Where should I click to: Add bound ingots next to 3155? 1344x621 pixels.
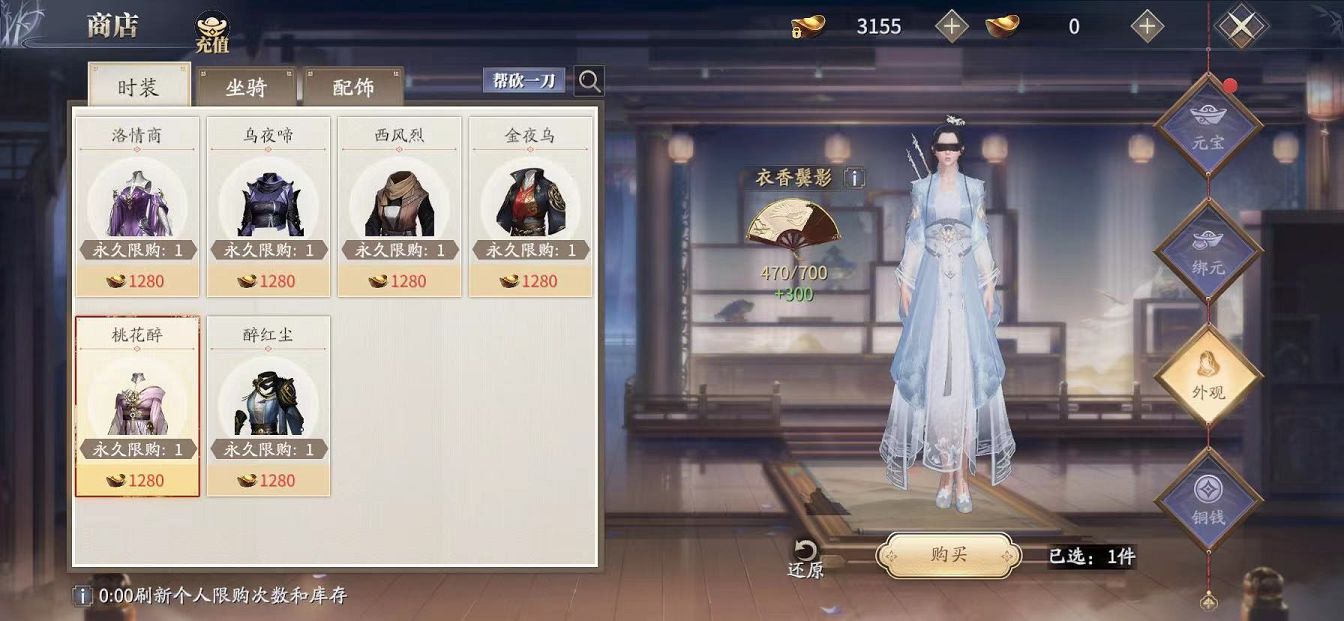951,27
